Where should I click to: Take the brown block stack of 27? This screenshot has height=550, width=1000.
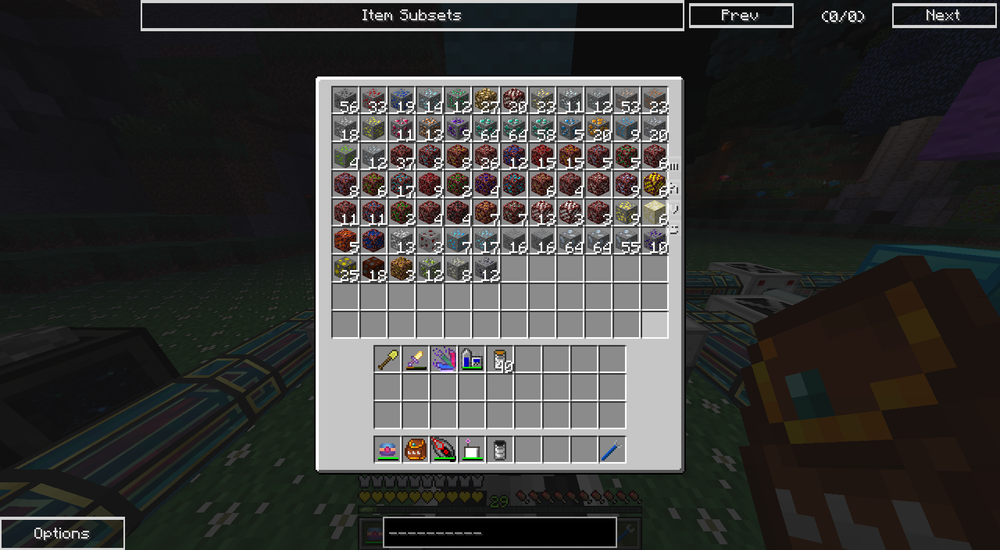pos(485,100)
